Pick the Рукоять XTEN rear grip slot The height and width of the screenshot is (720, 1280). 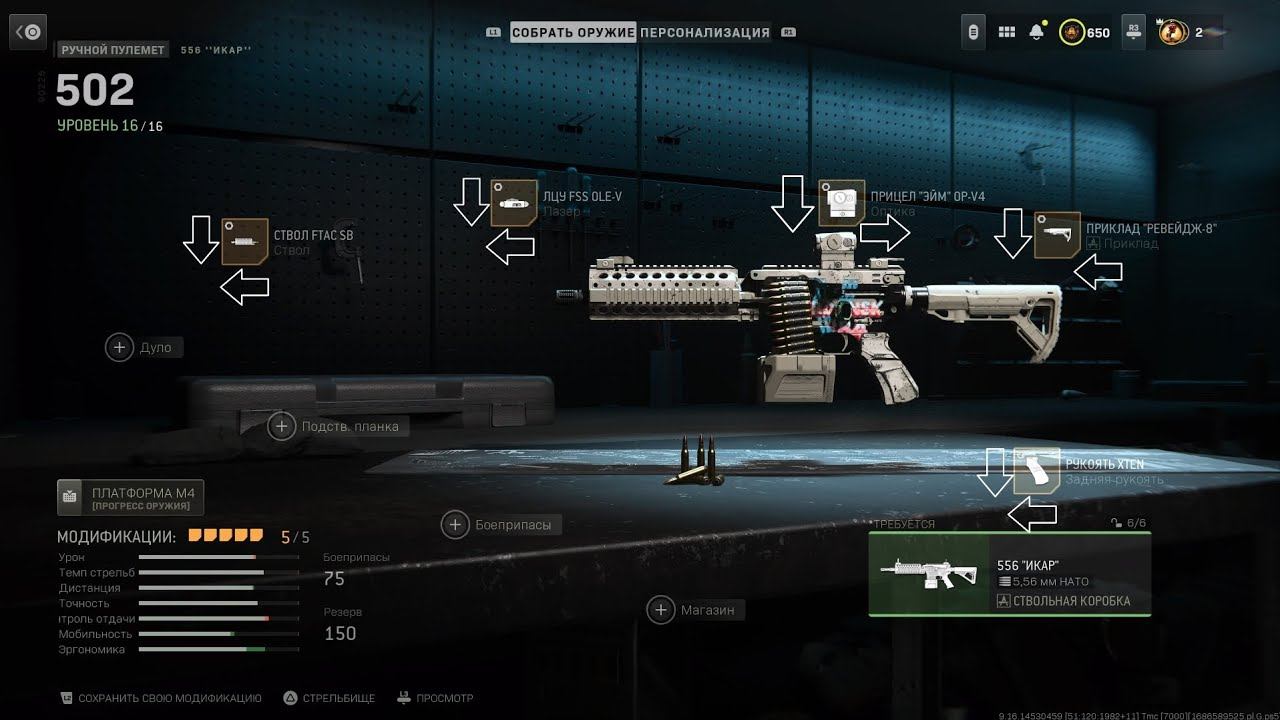coord(1036,470)
